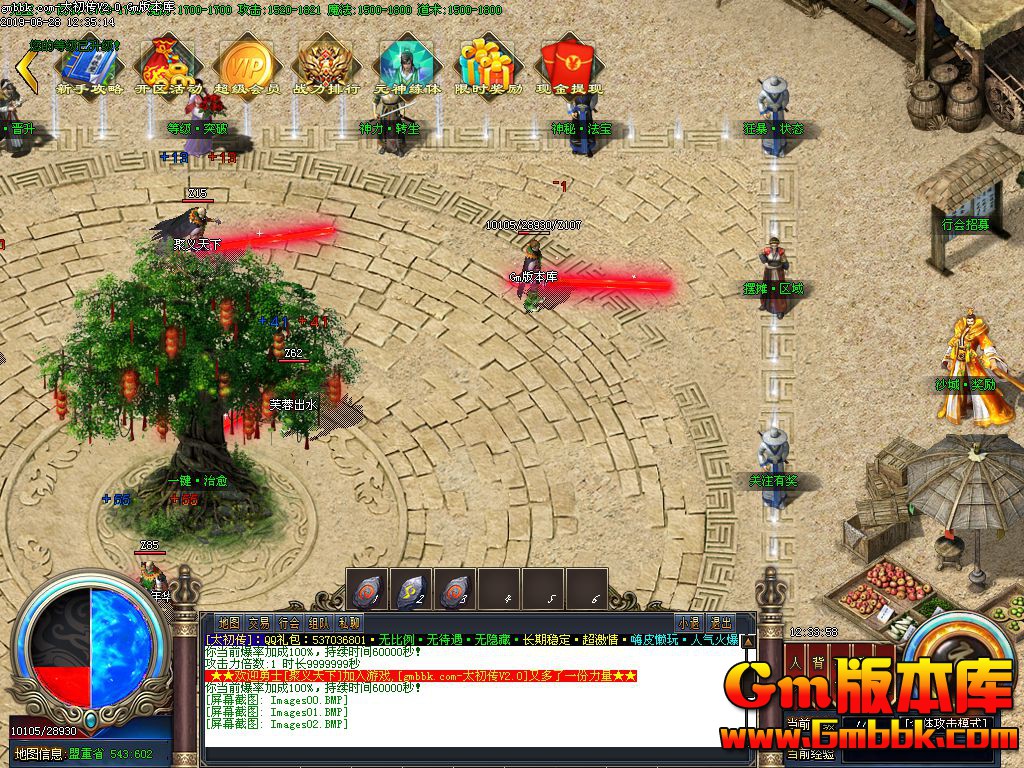This screenshot has height=768, width=1024.
Task: Exit the game with 退出 button
Action: coord(720,622)
